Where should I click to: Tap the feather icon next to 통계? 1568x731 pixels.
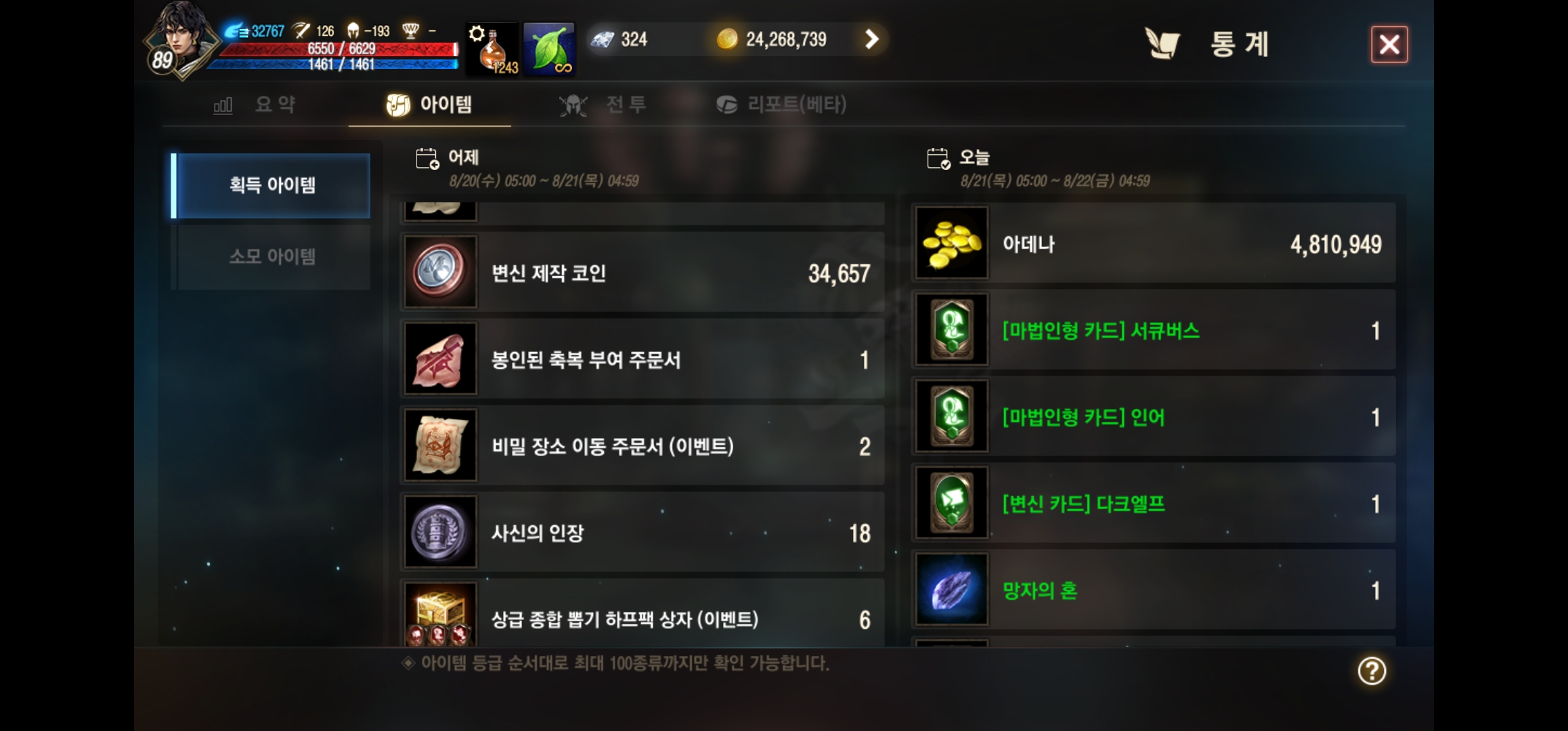(1162, 43)
